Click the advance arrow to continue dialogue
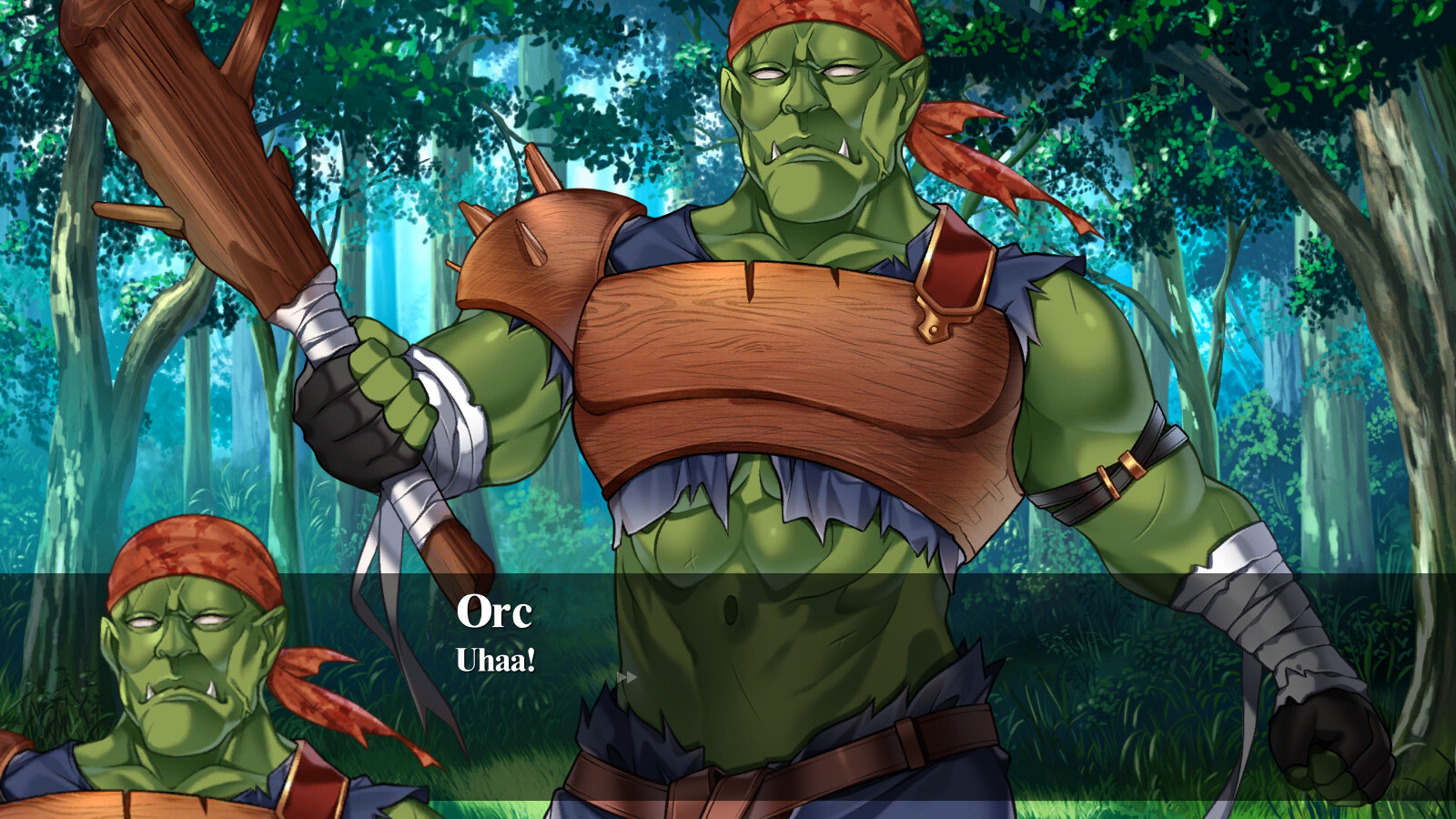 coord(627,675)
